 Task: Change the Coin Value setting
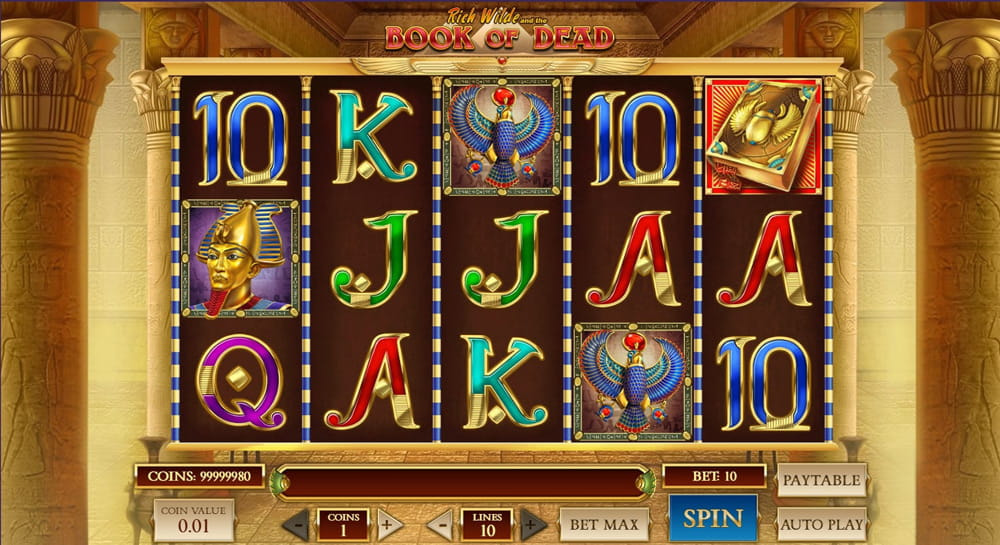(x=194, y=520)
